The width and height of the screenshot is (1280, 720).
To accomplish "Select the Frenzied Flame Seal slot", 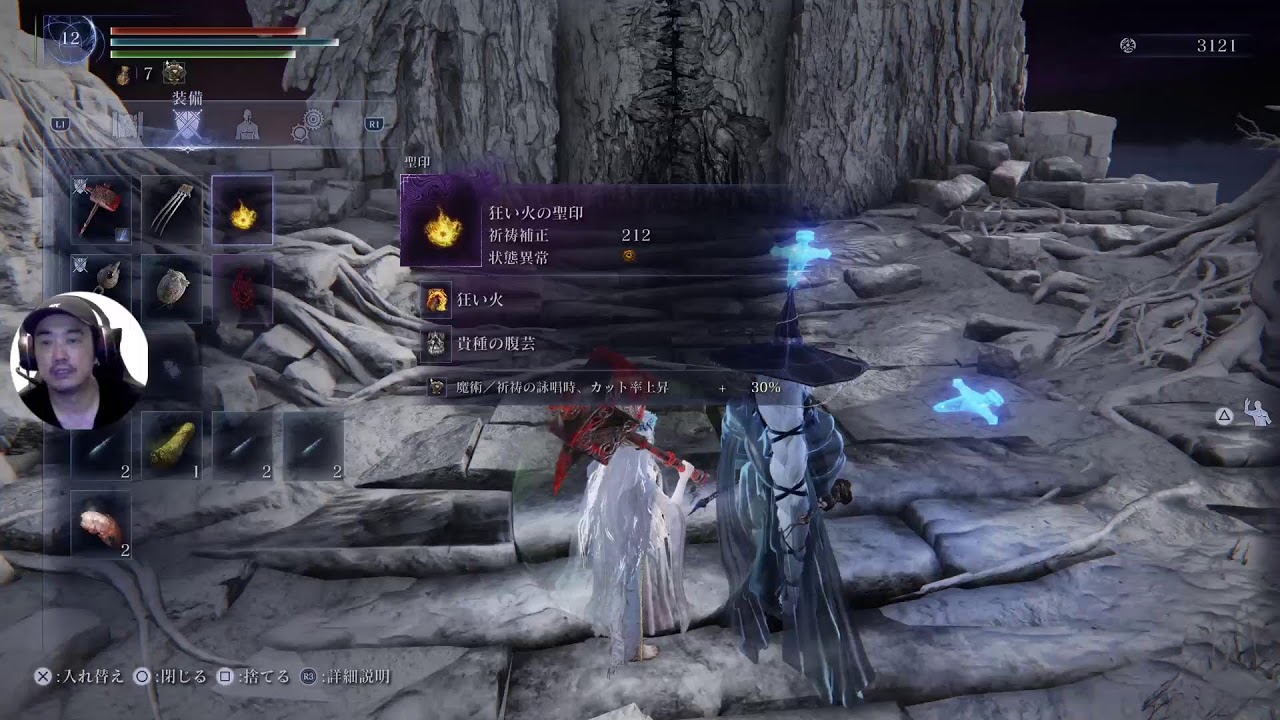I will pos(242,210).
